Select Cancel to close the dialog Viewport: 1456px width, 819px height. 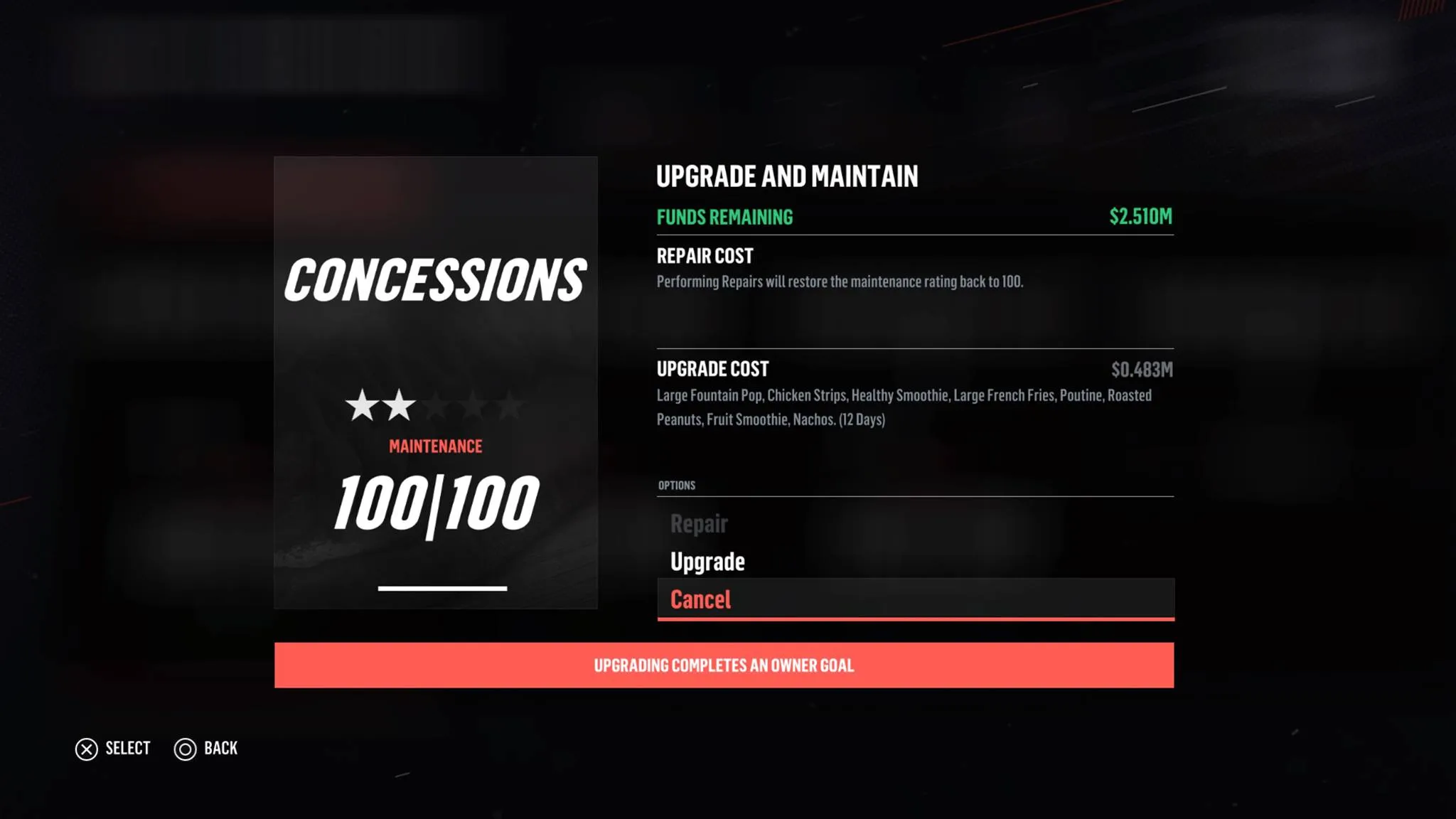pos(701,599)
